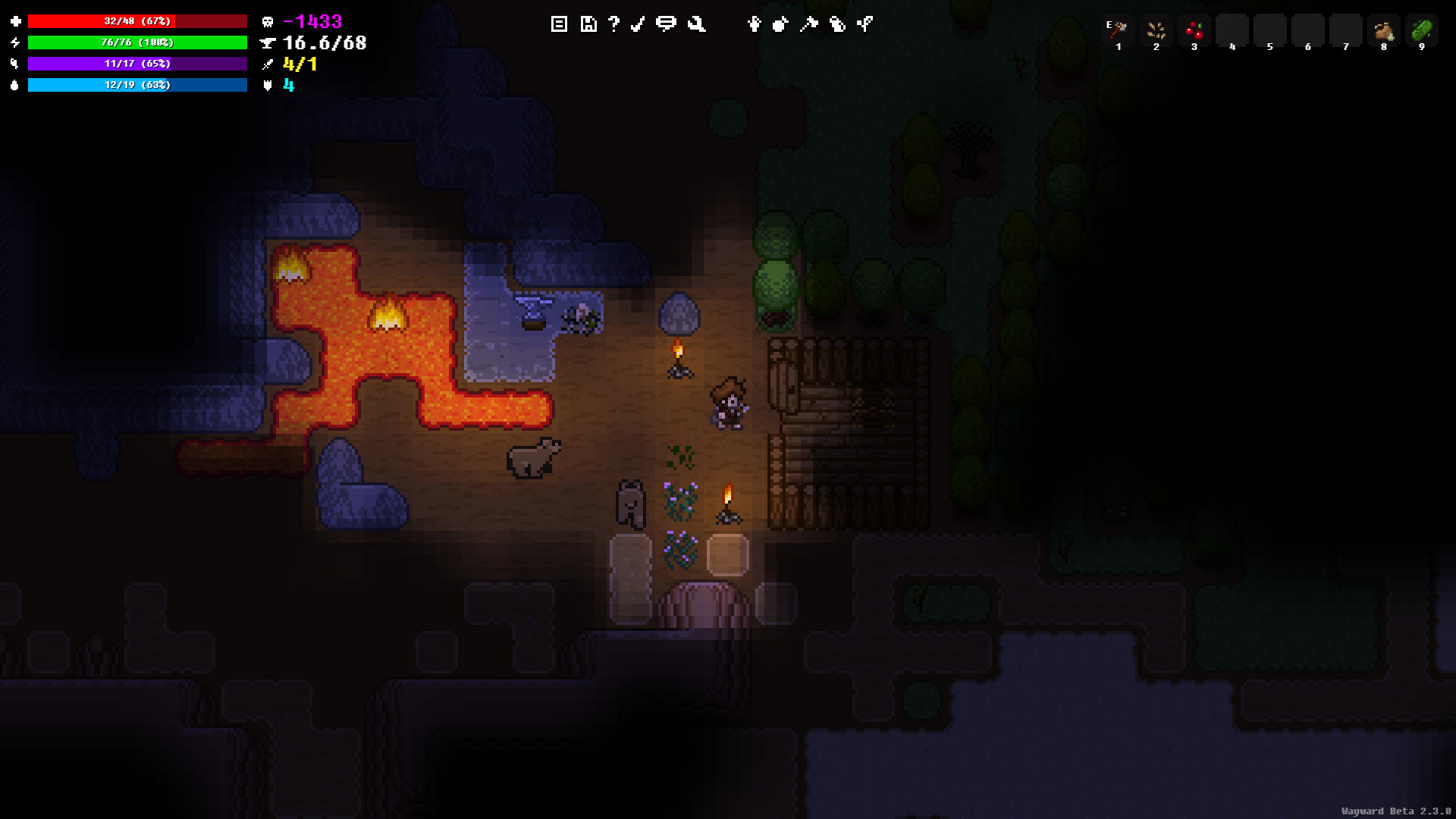This screenshot has height=819, width=1456.
Task: Click the blue thirst bar
Action: [136, 85]
